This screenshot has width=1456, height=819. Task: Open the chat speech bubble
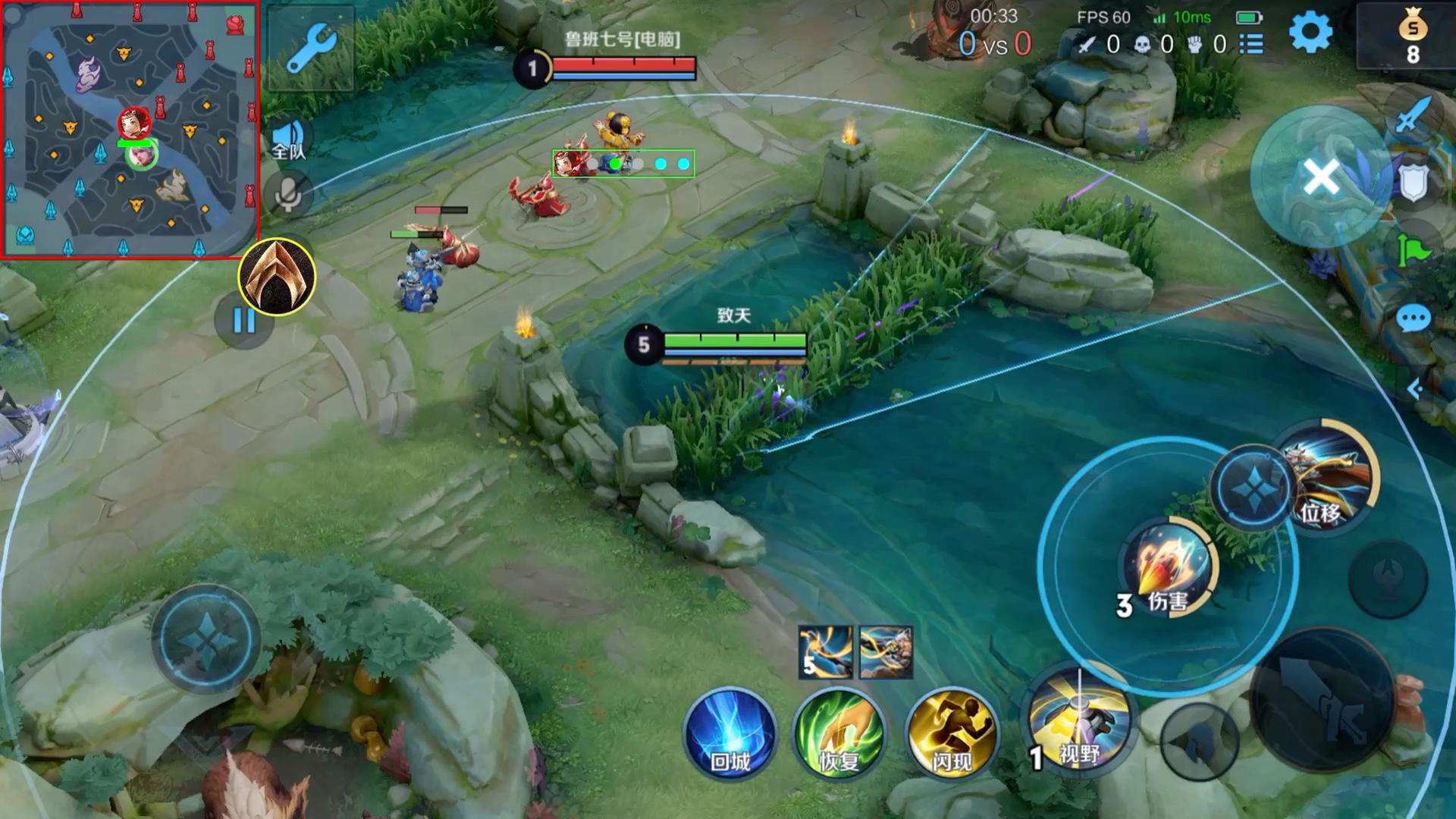tap(1413, 319)
